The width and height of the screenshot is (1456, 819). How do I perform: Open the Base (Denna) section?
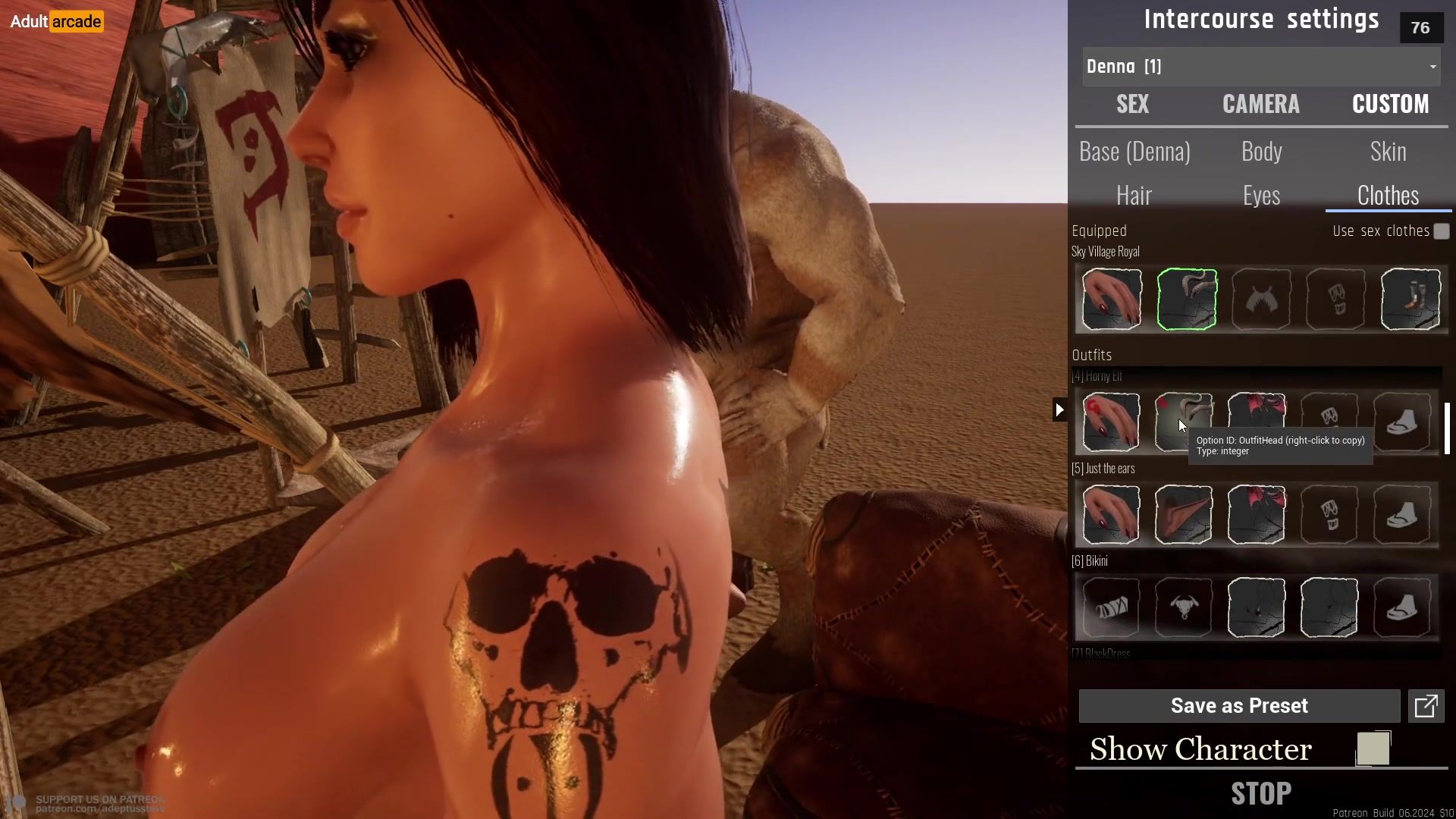(x=1134, y=152)
